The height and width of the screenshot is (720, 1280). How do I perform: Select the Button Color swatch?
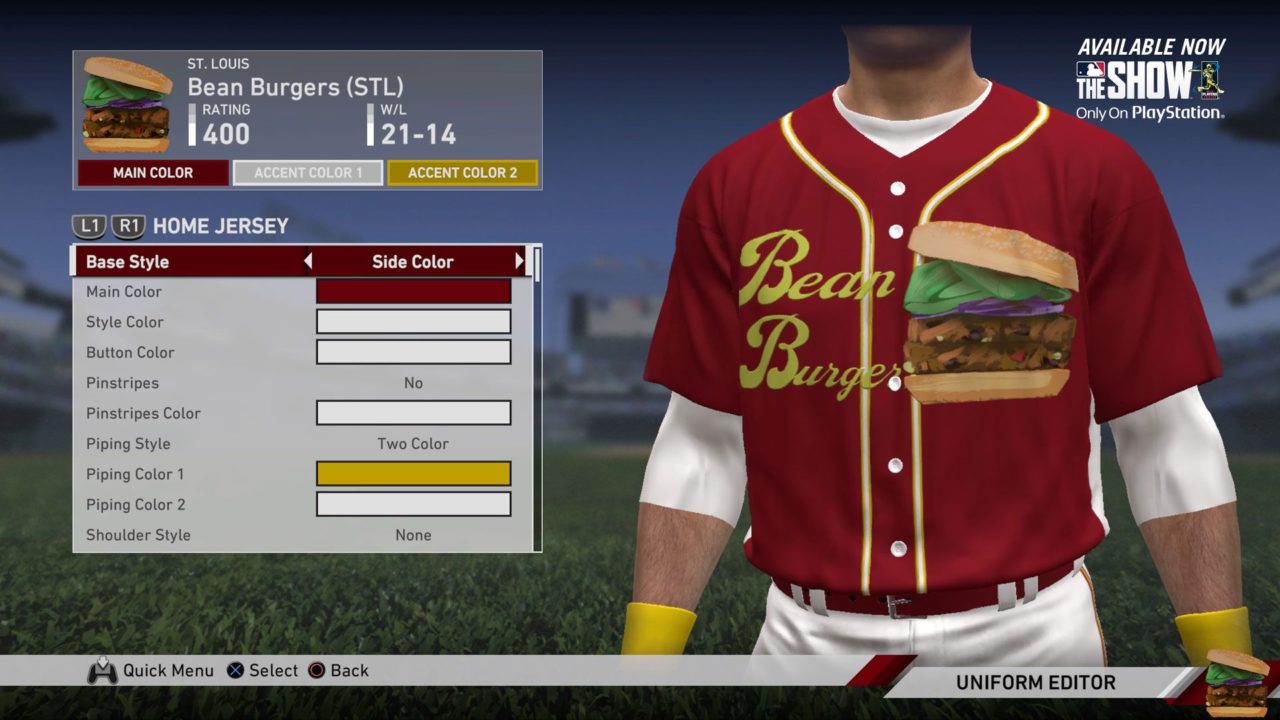pos(413,352)
